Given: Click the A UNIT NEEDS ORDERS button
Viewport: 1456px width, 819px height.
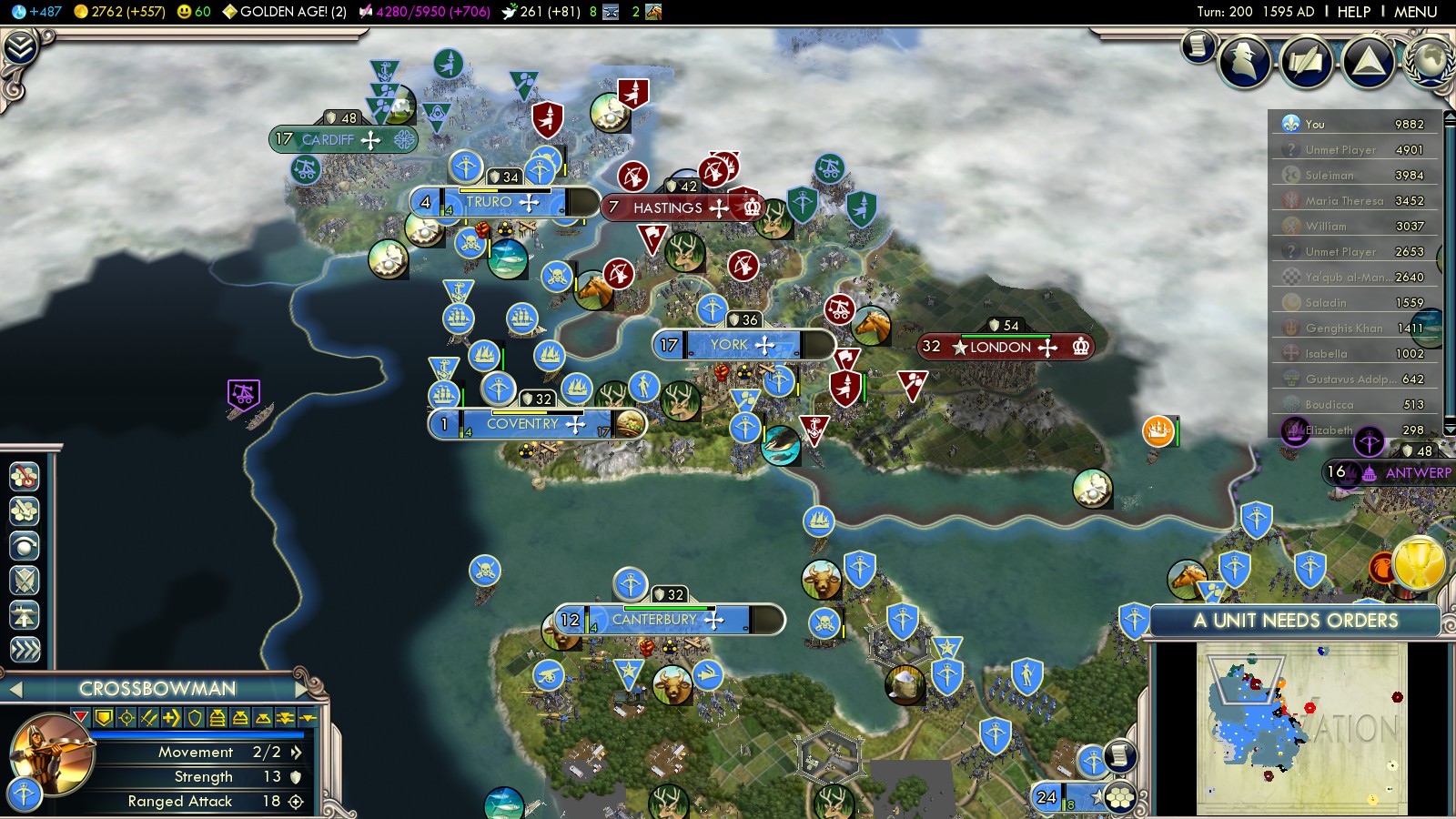Looking at the screenshot, I should click(x=1295, y=621).
